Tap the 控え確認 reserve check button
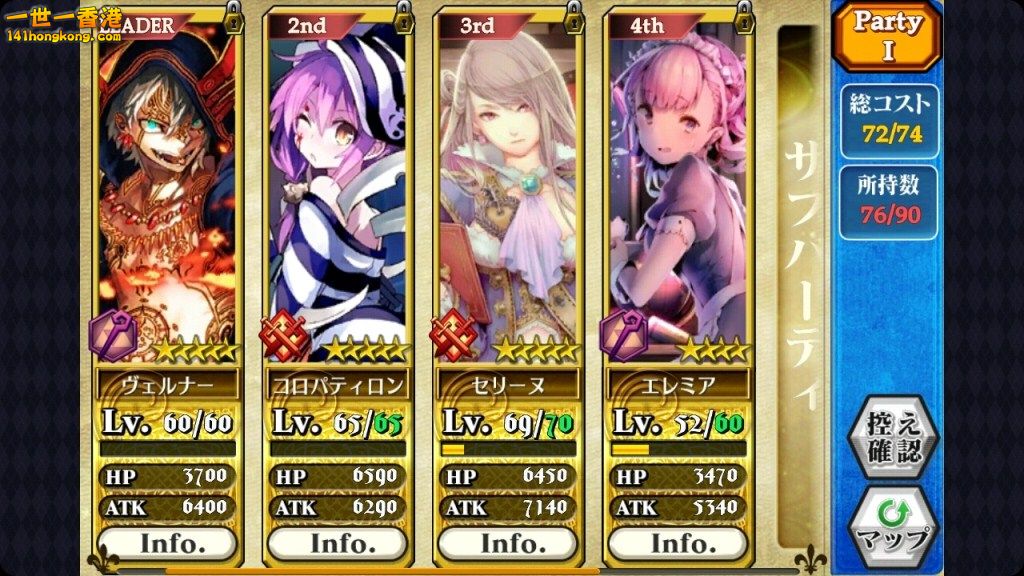This screenshot has width=1024, height=576. coord(887,437)
